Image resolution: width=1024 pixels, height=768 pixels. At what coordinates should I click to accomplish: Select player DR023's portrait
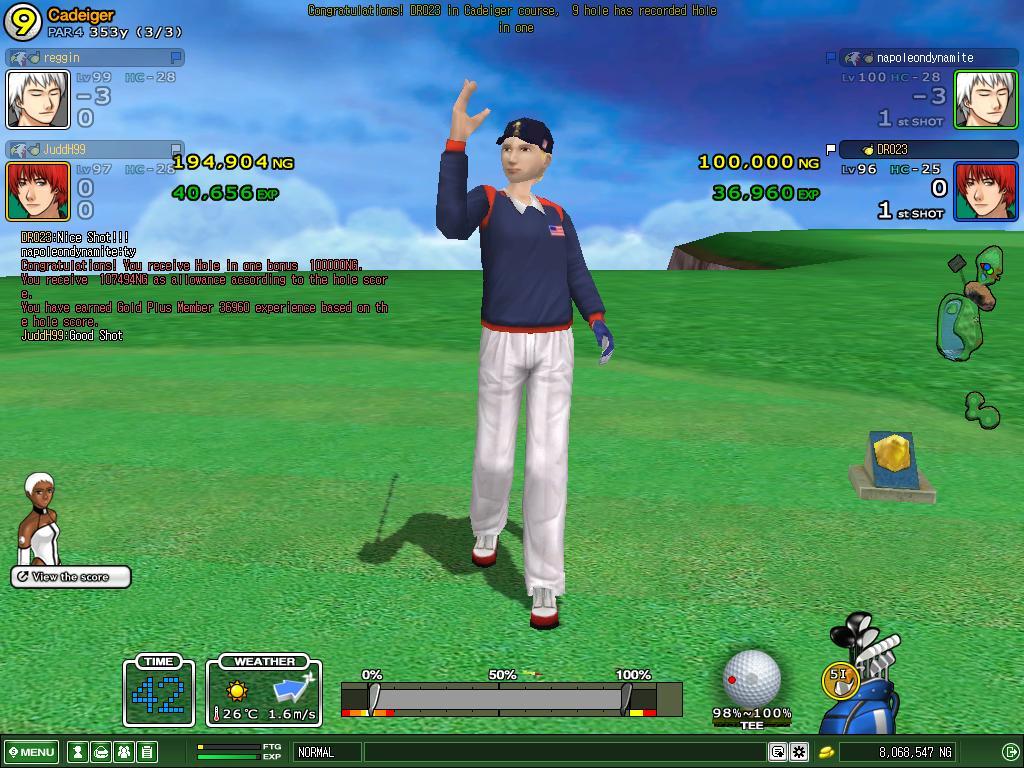pos(985,191)
